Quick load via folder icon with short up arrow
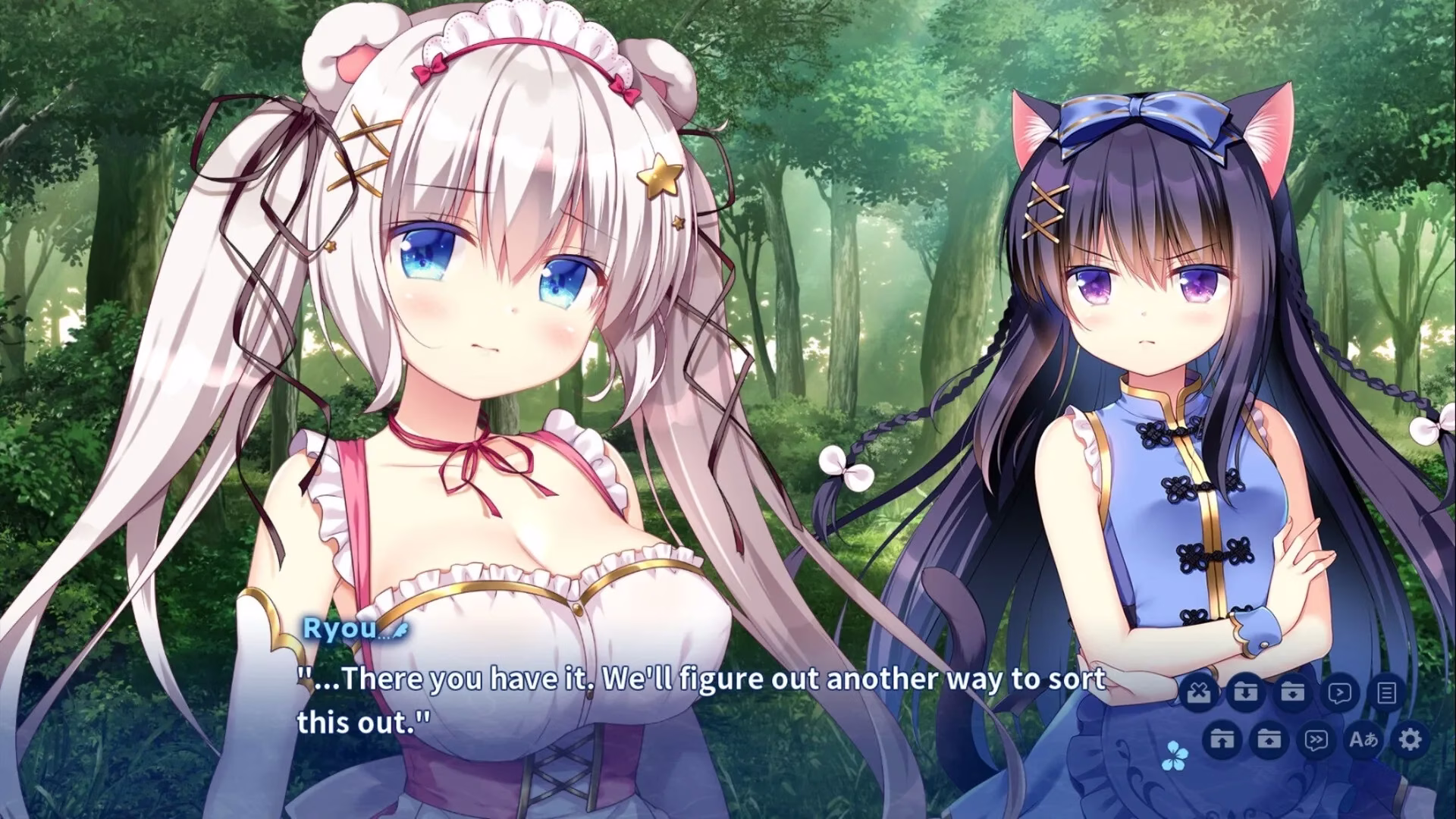 [x=1269, y=739]
